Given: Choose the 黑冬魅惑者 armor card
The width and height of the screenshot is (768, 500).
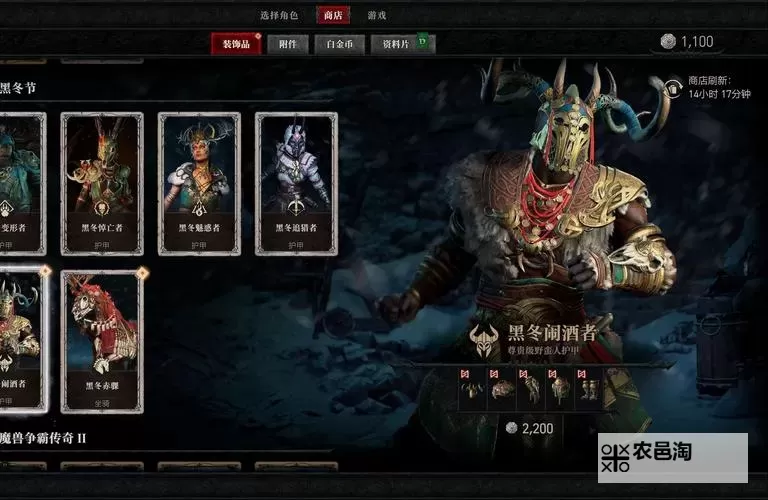Looking at the screenshot, I should click(199, 183).
